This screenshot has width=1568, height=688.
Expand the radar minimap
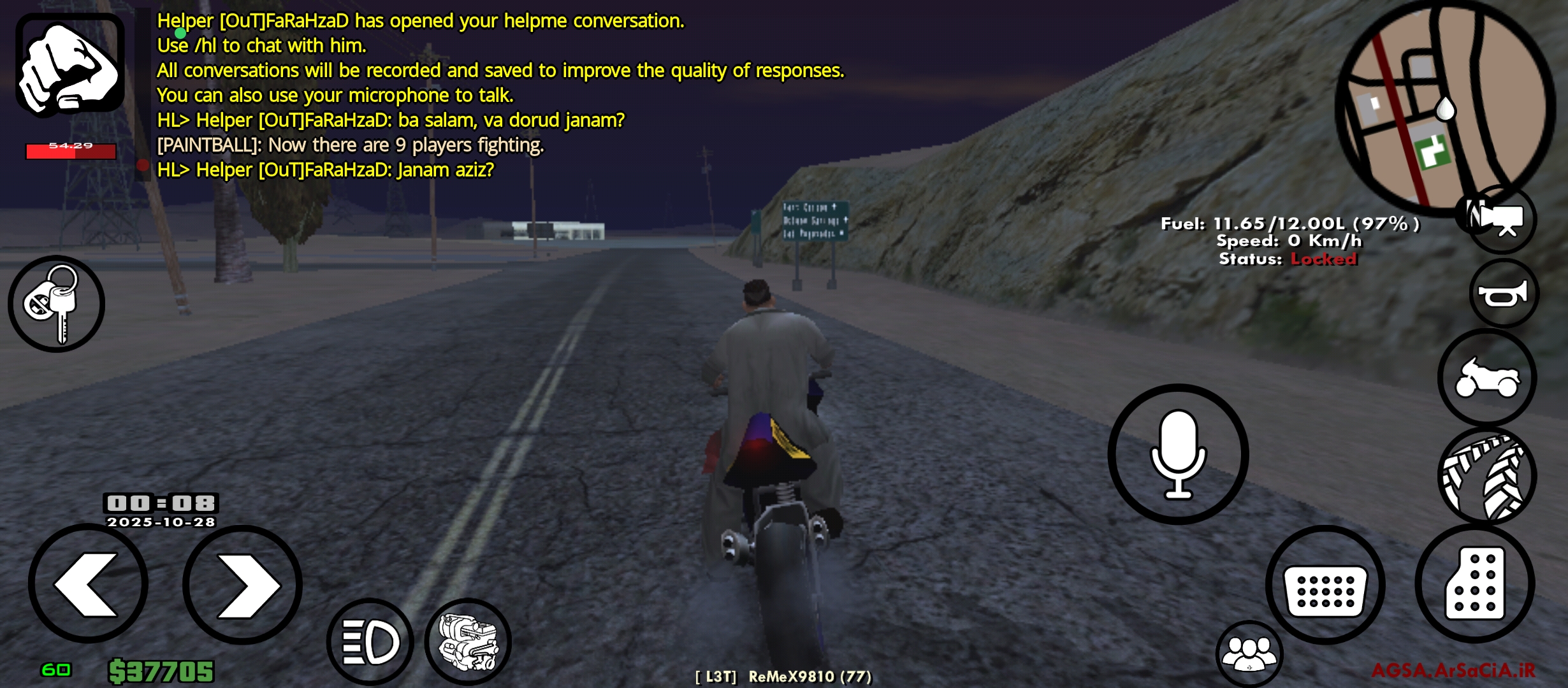[1447, 102]
